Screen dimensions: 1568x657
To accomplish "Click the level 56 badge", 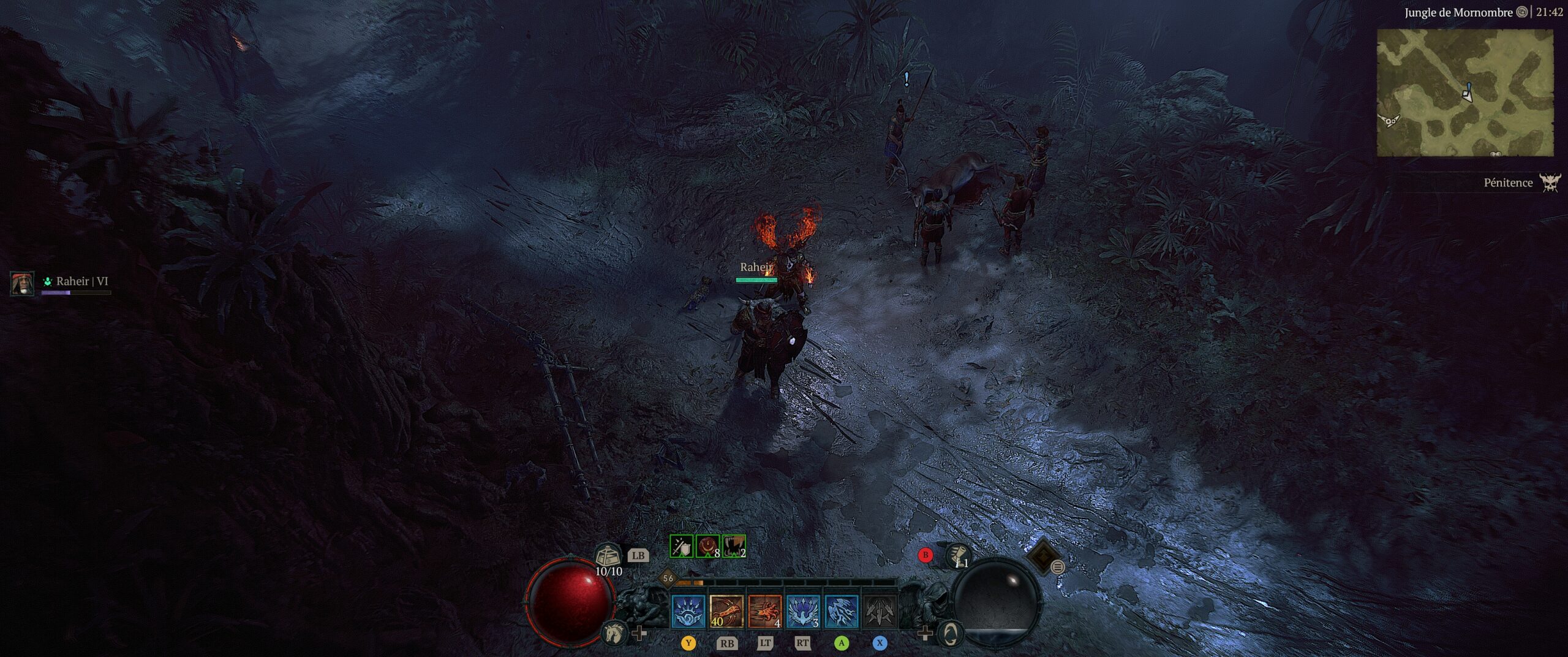I will 668,578.
